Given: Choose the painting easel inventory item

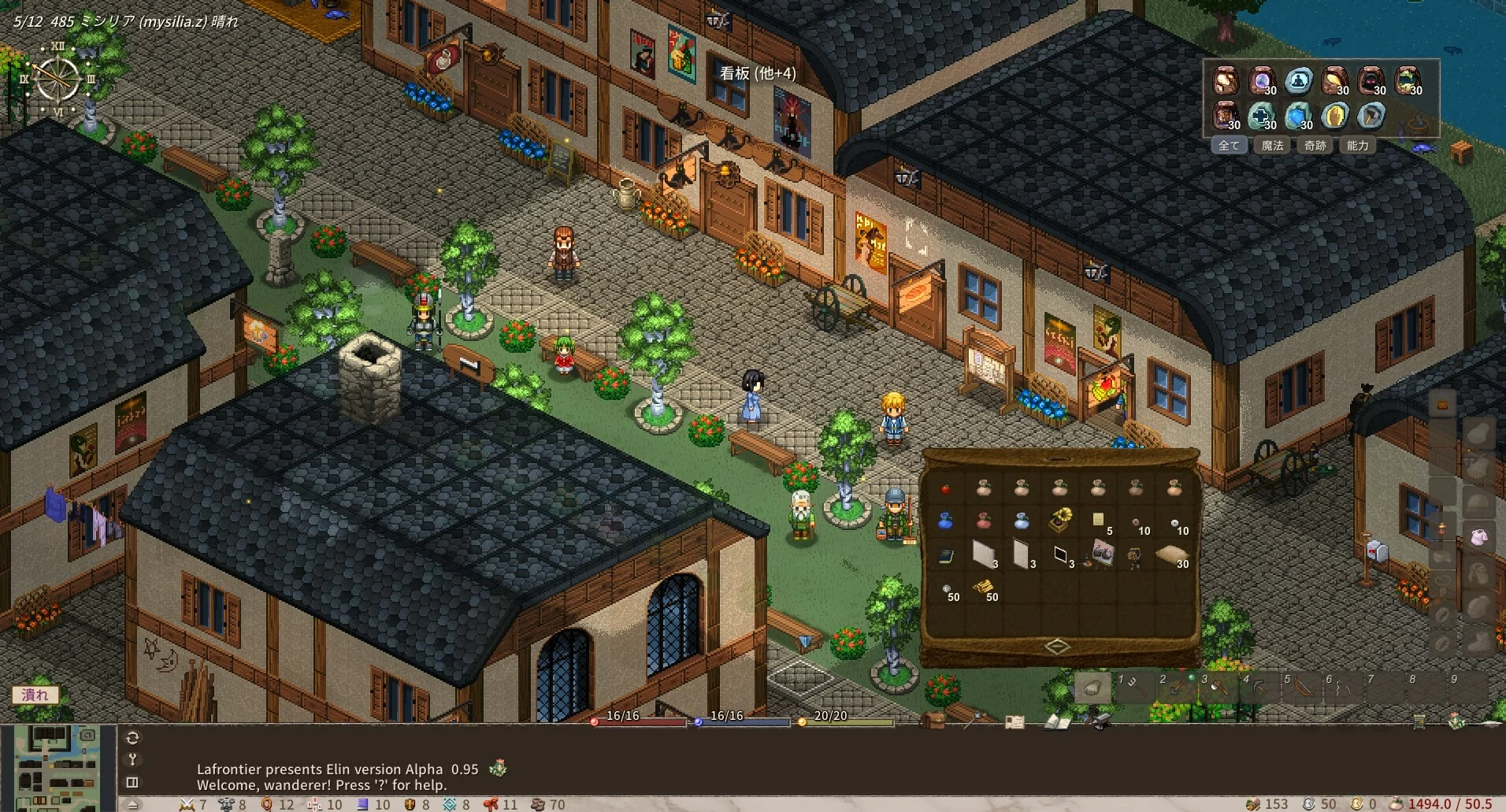Looking at the screenshot, I should [x=1099, y=554].
